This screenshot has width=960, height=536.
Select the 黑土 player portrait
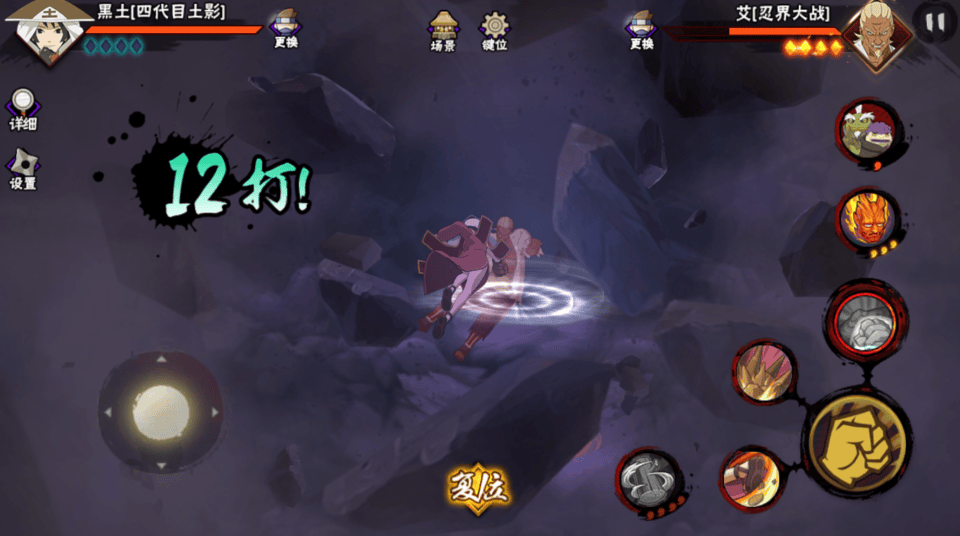tap(42, 30)
